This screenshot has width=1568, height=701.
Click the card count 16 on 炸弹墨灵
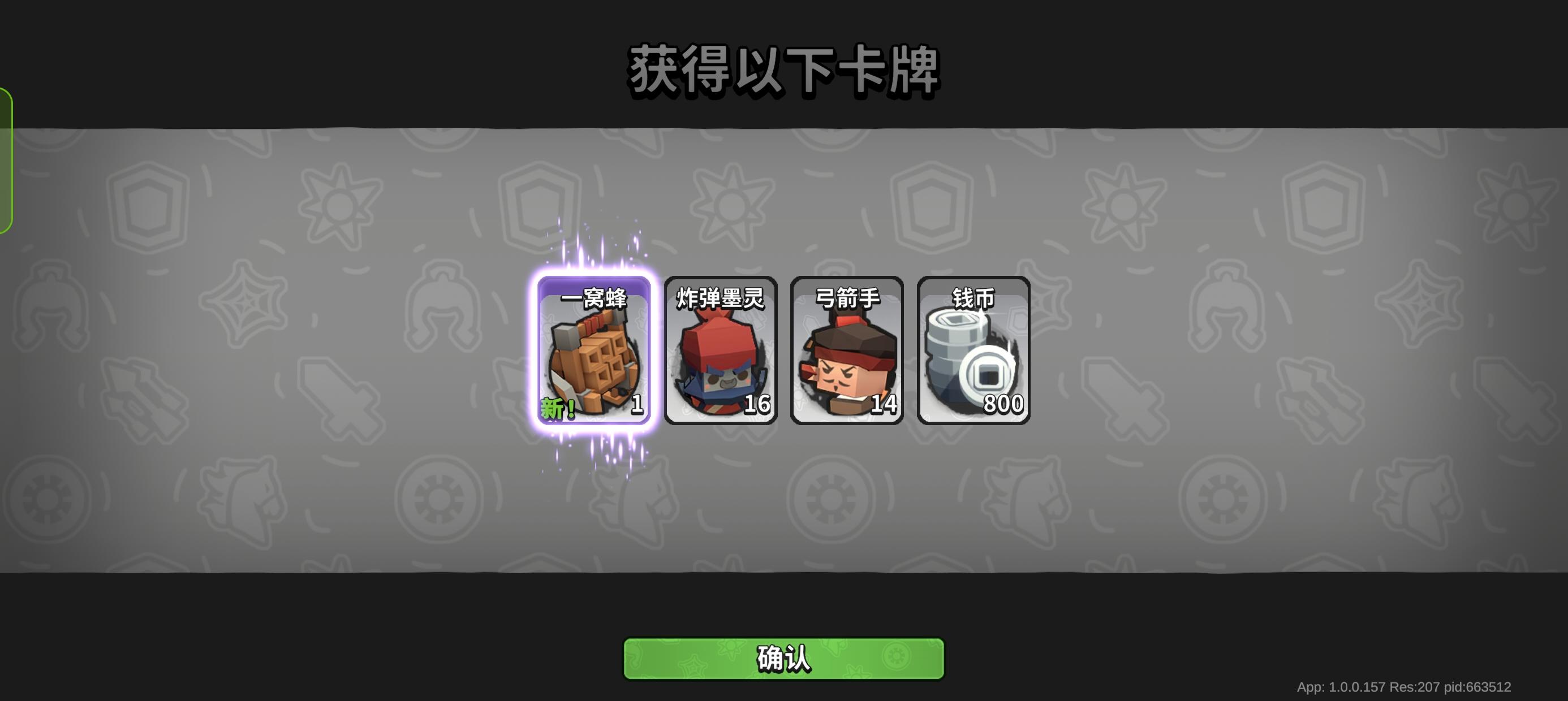tap(757, 404)
